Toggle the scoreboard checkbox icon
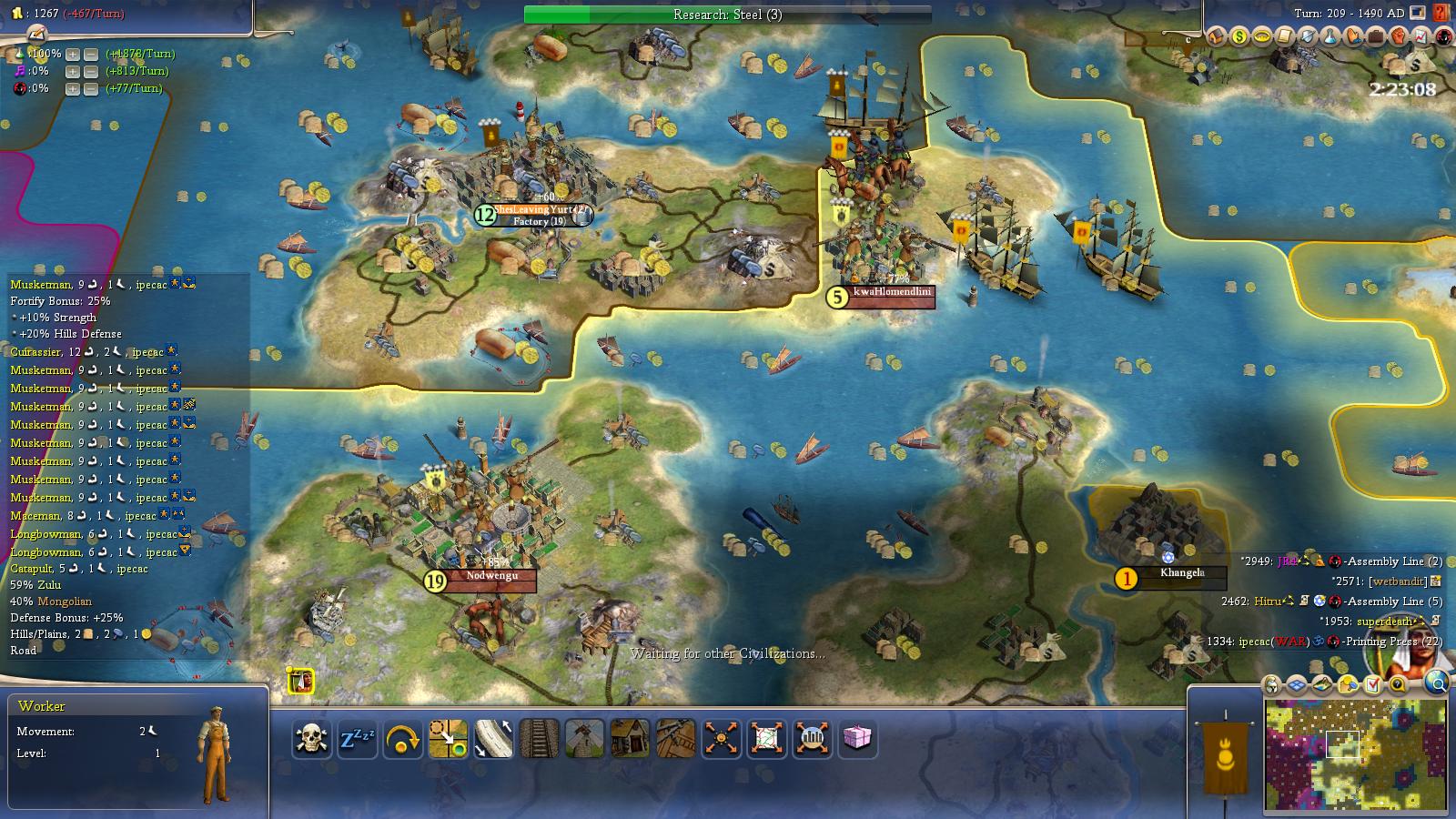Viewport: 1456px width, 819px height. coord(1372,684)
